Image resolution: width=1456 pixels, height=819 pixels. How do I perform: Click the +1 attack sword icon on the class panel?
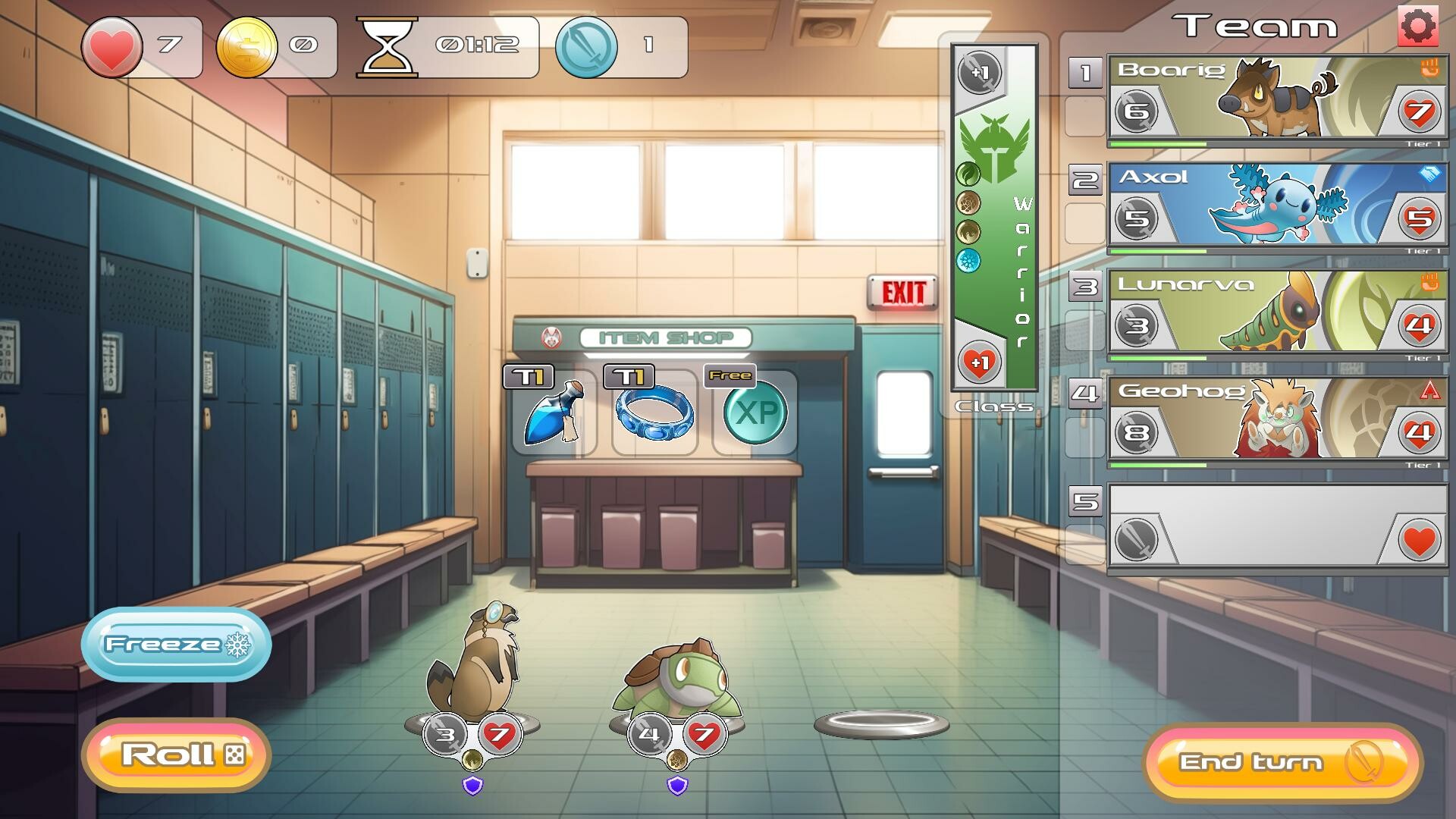[980, 71]
